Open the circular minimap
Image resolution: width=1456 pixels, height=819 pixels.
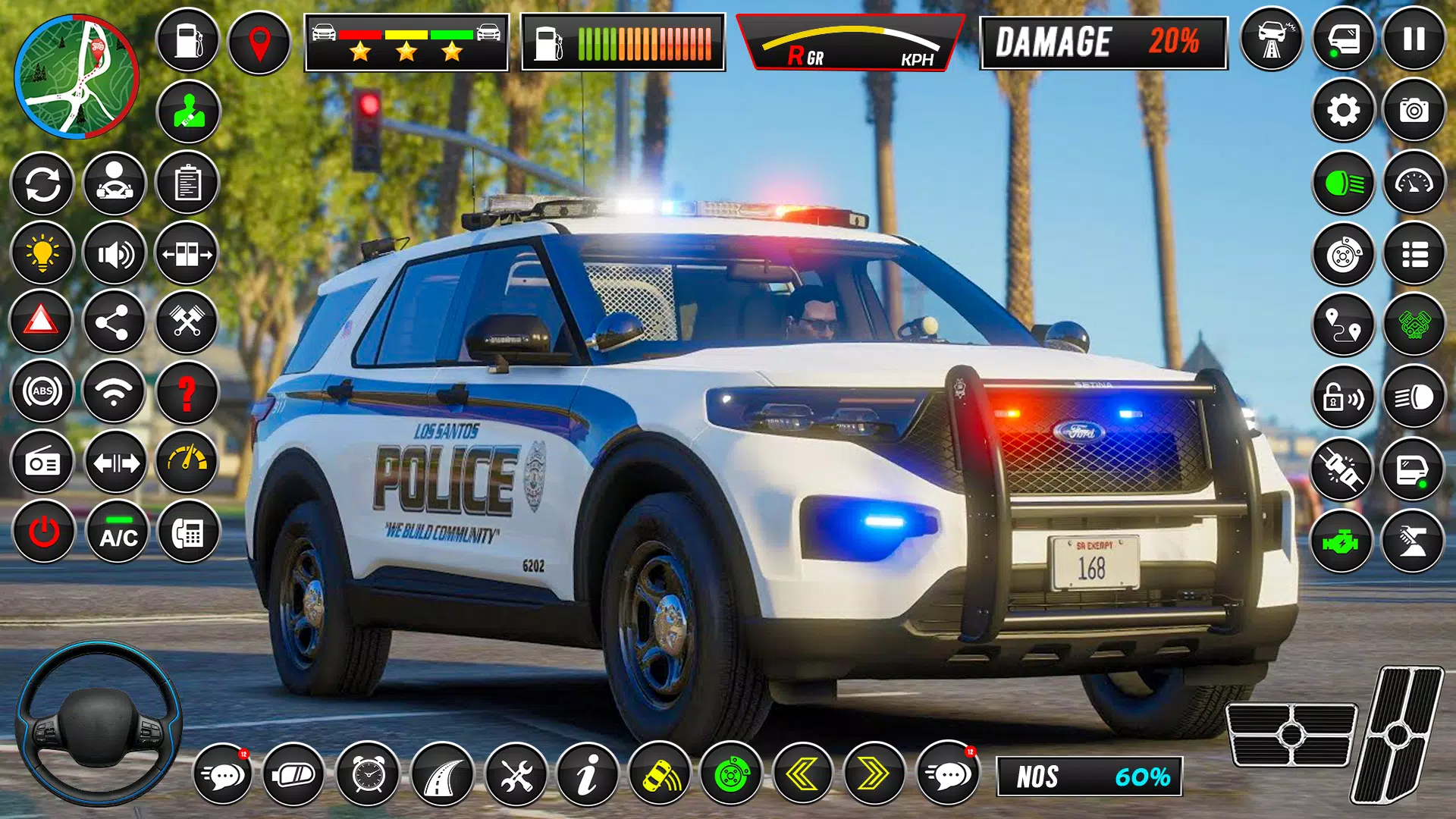point(76,78)
